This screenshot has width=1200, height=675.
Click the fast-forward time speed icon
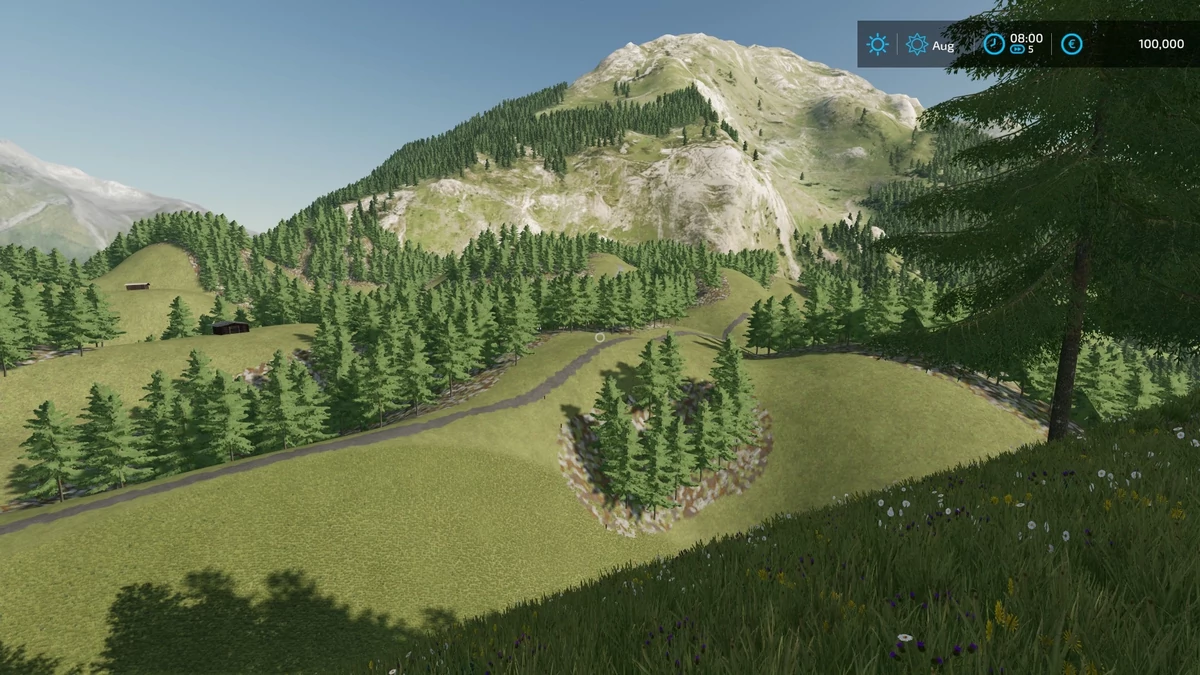[x=1018, y=49]
